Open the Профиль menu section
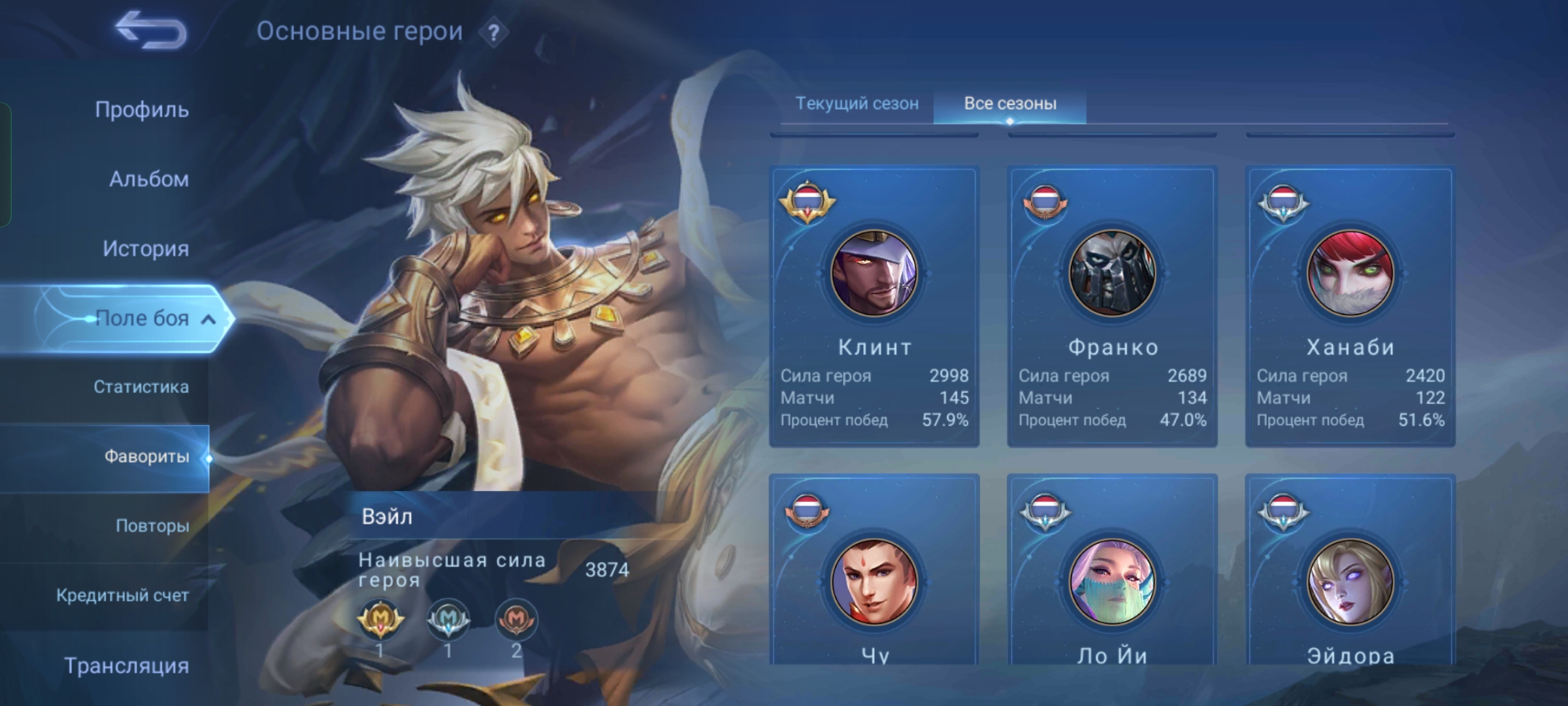The image size is (1568, 706). [x=142, y=109]
